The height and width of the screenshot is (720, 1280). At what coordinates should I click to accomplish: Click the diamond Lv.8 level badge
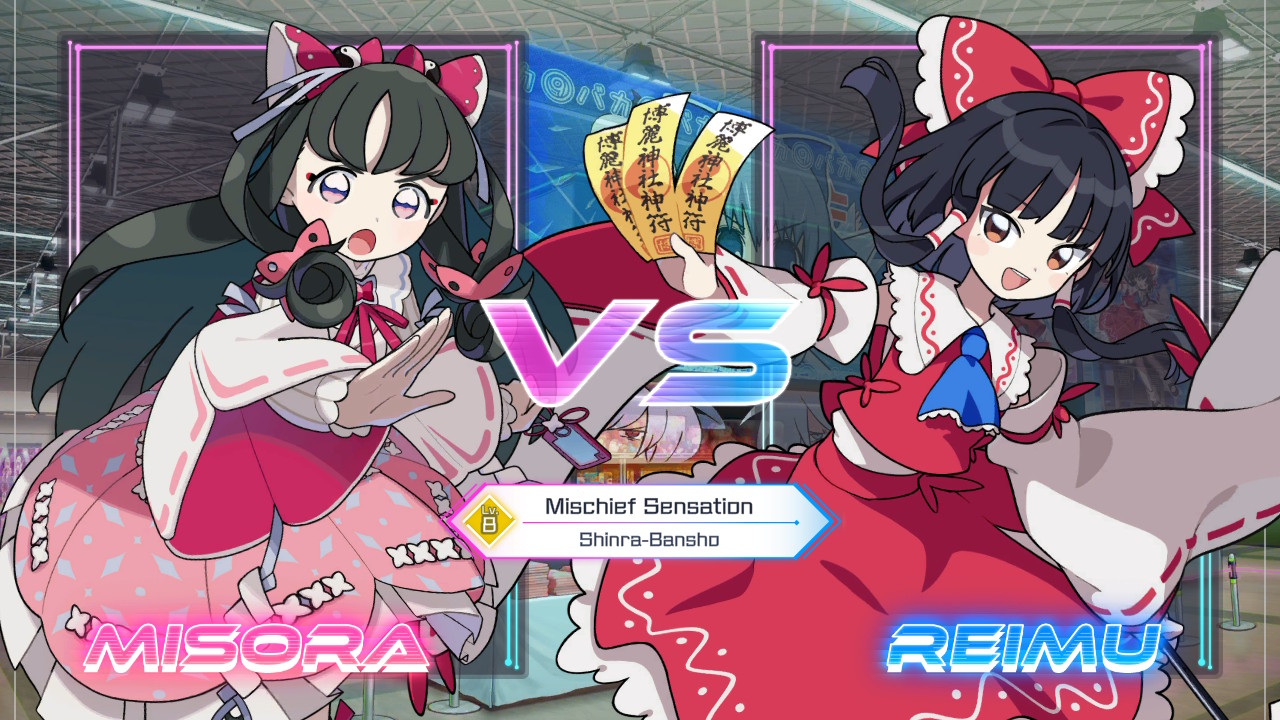(492, 518)
